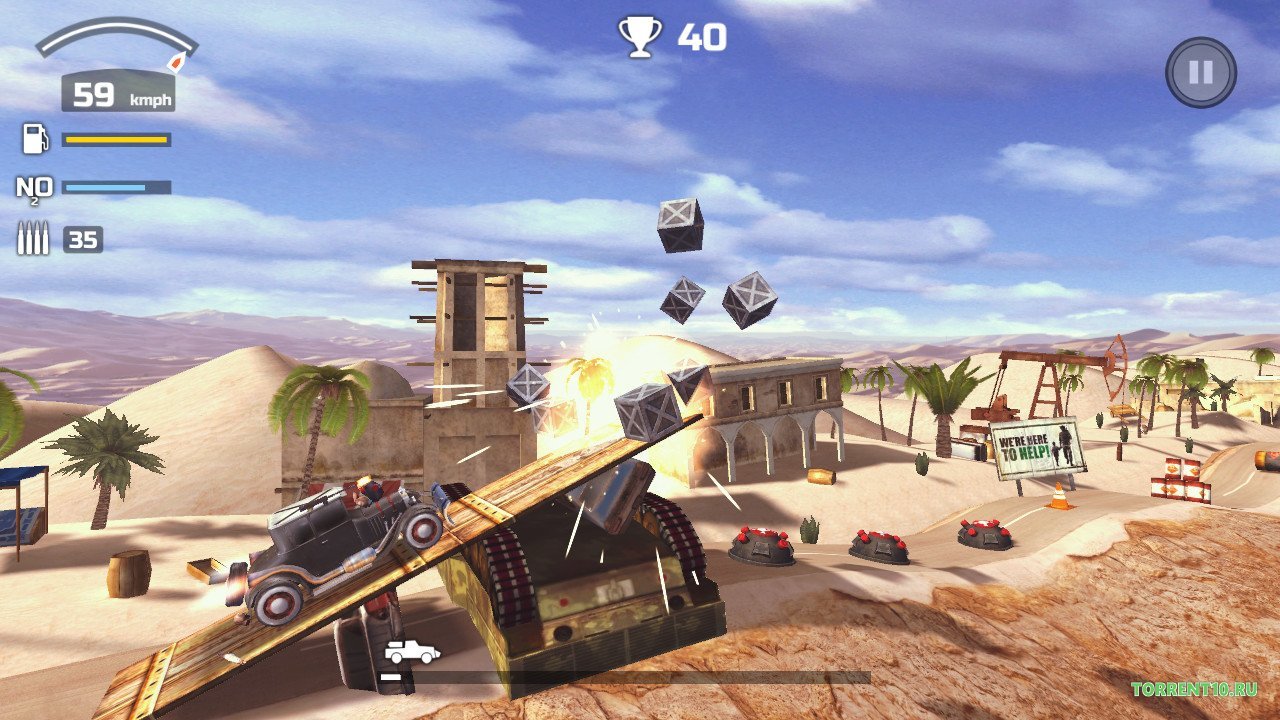Image resolution: width=1280 pixels, height=720 pixels.
Task: Open the ammo count display box
Action: pos(82,237)
